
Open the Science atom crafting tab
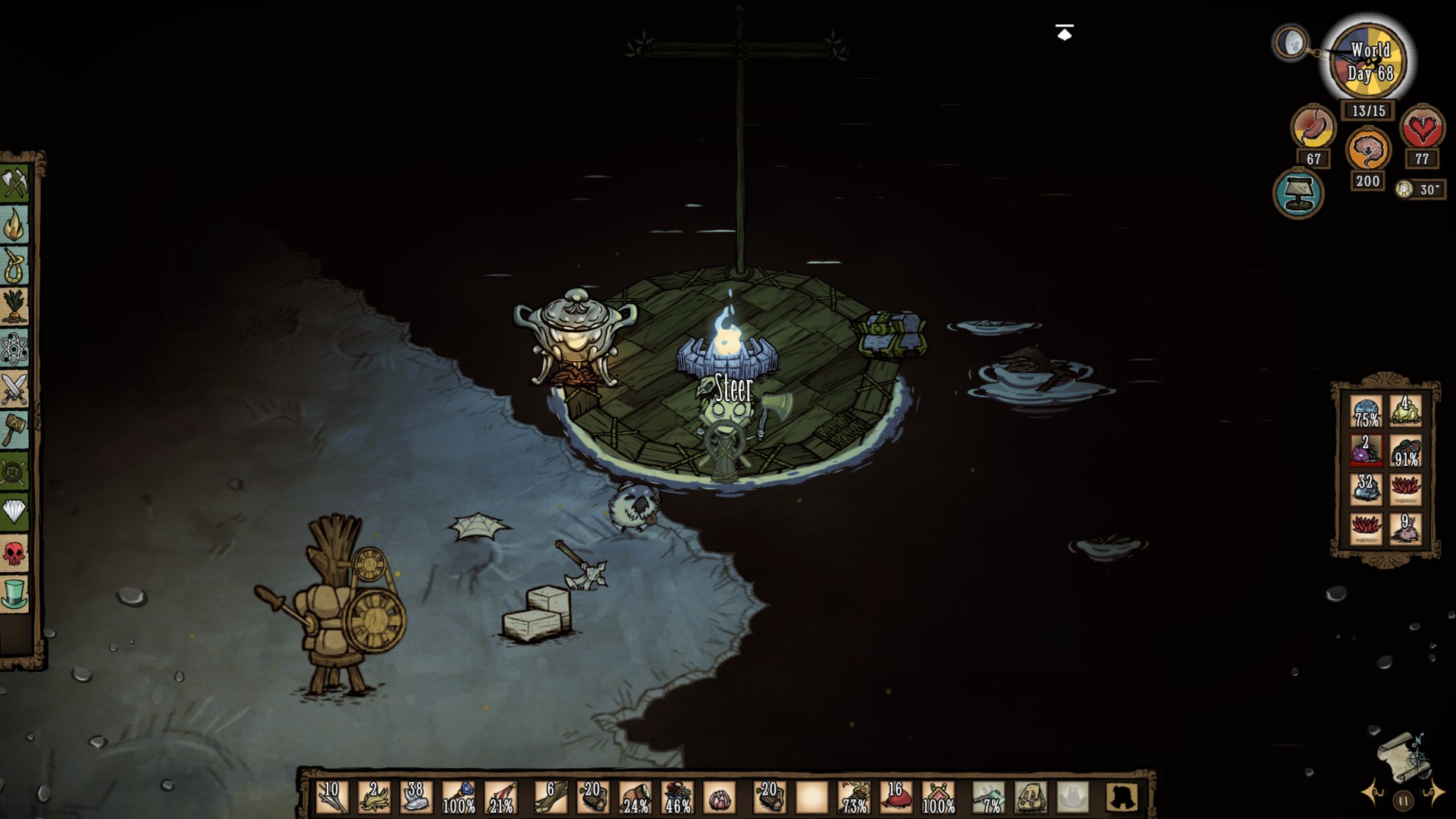point(14,348)
